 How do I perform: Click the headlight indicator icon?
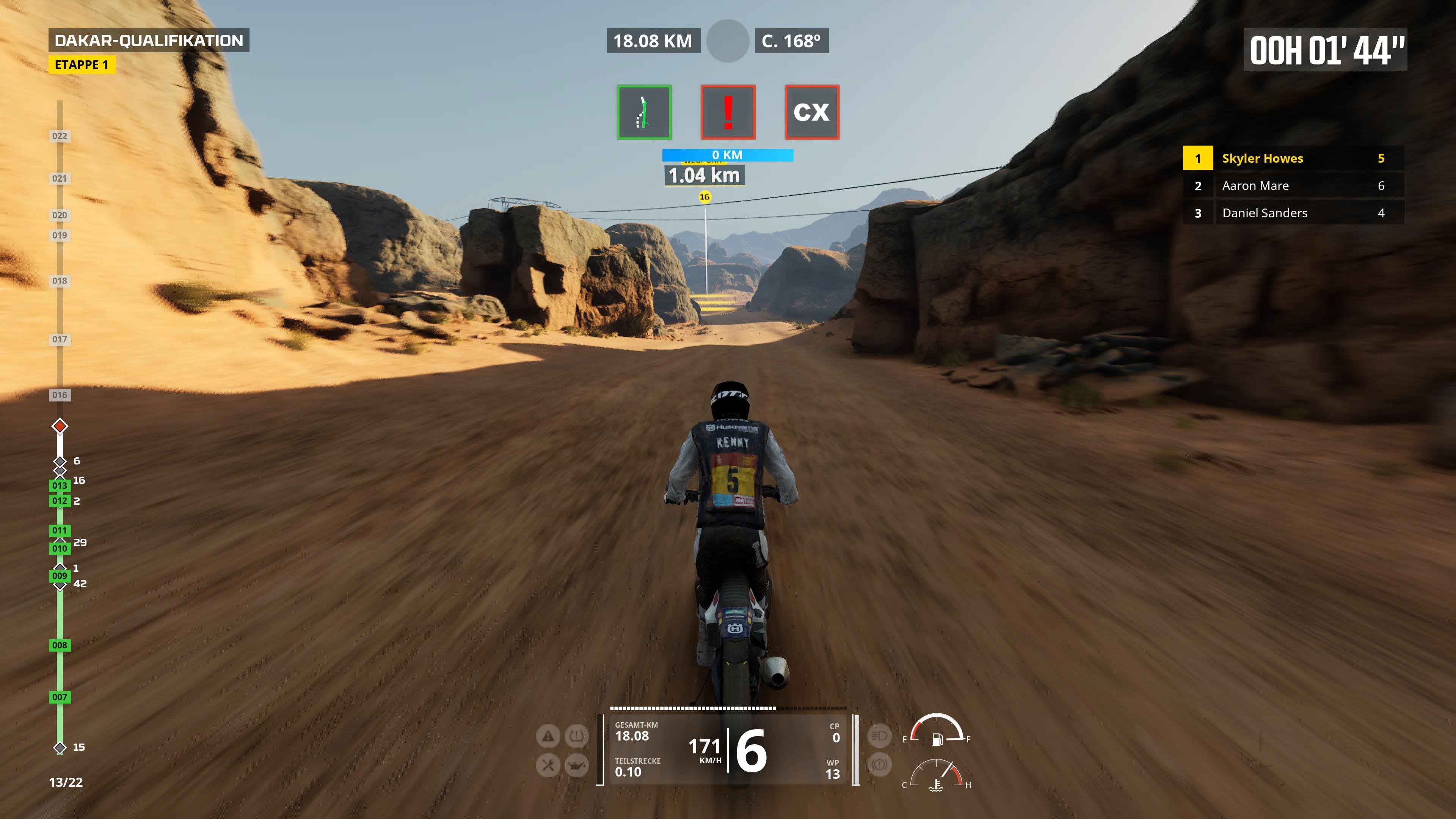pos(880,736)
